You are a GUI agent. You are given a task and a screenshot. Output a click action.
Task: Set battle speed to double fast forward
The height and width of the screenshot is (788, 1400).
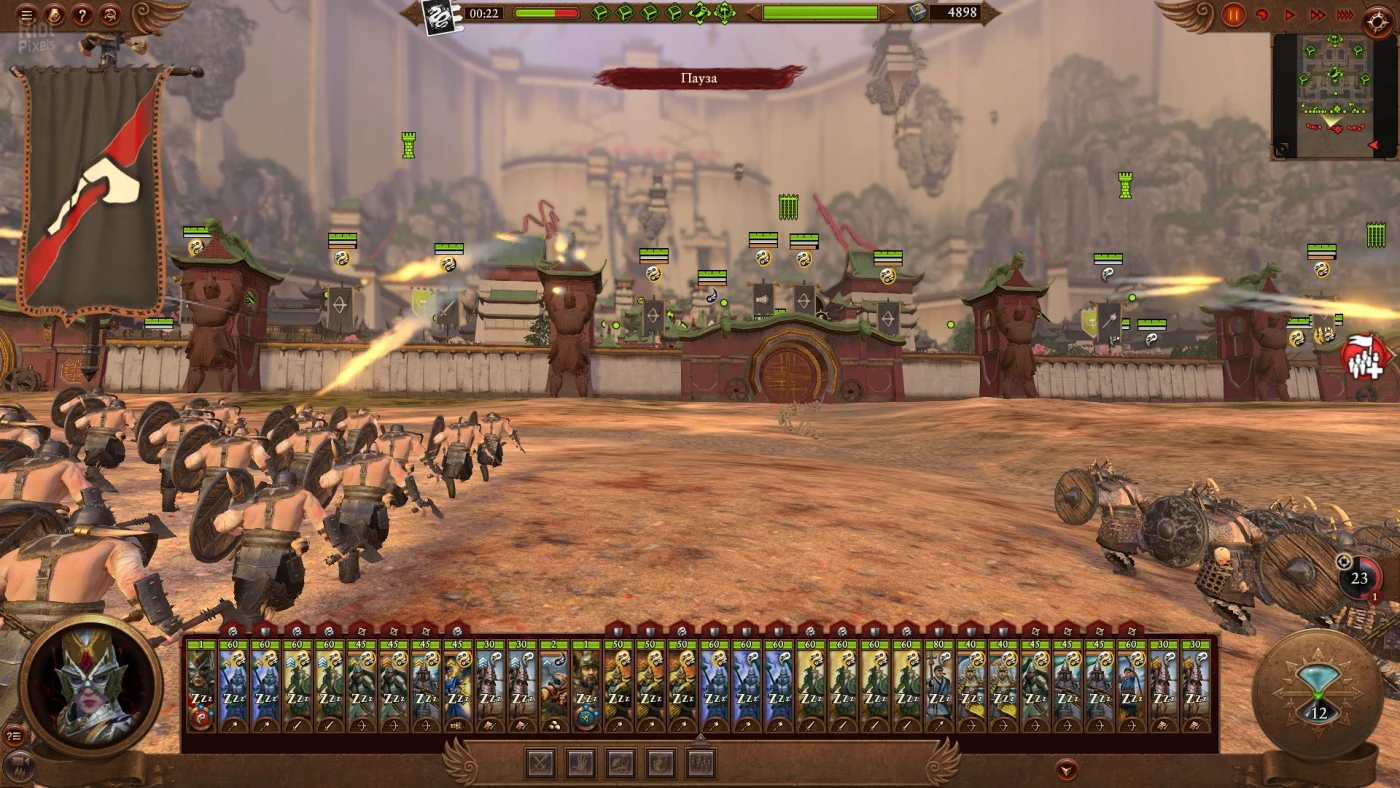point(1318,15)
